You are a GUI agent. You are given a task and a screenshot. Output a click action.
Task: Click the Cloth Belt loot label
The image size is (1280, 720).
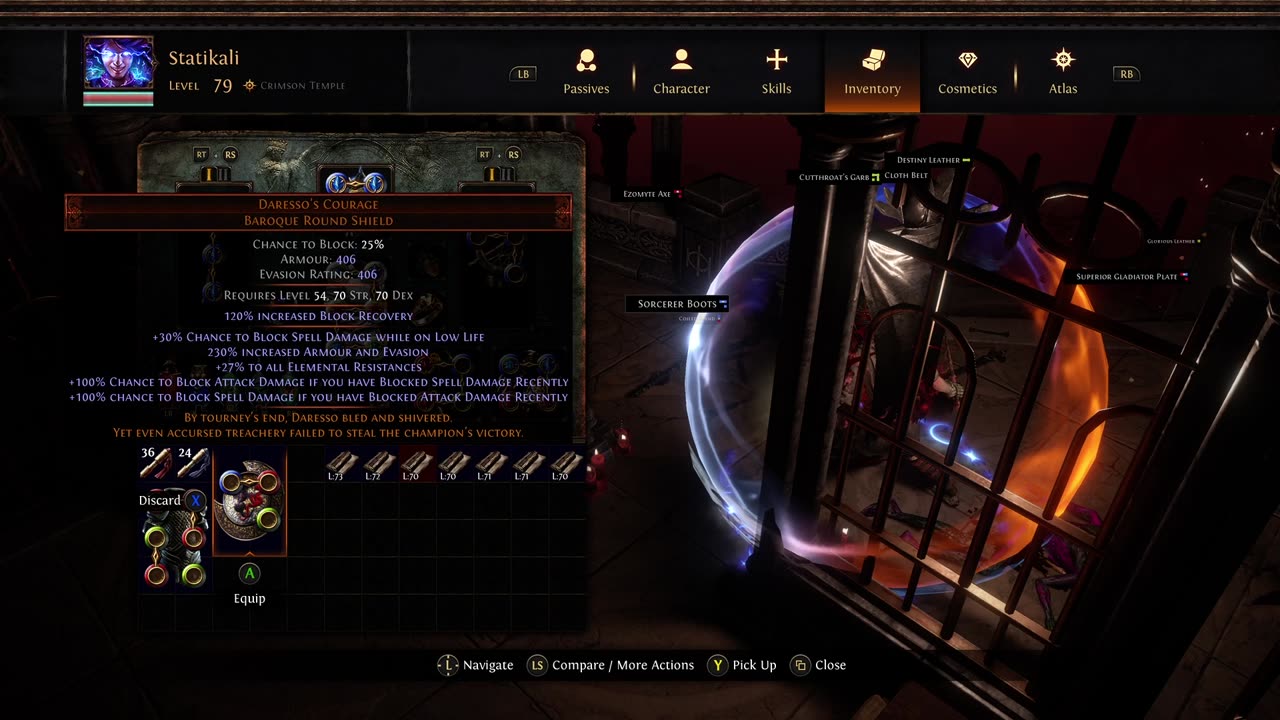tap(906, 175)
